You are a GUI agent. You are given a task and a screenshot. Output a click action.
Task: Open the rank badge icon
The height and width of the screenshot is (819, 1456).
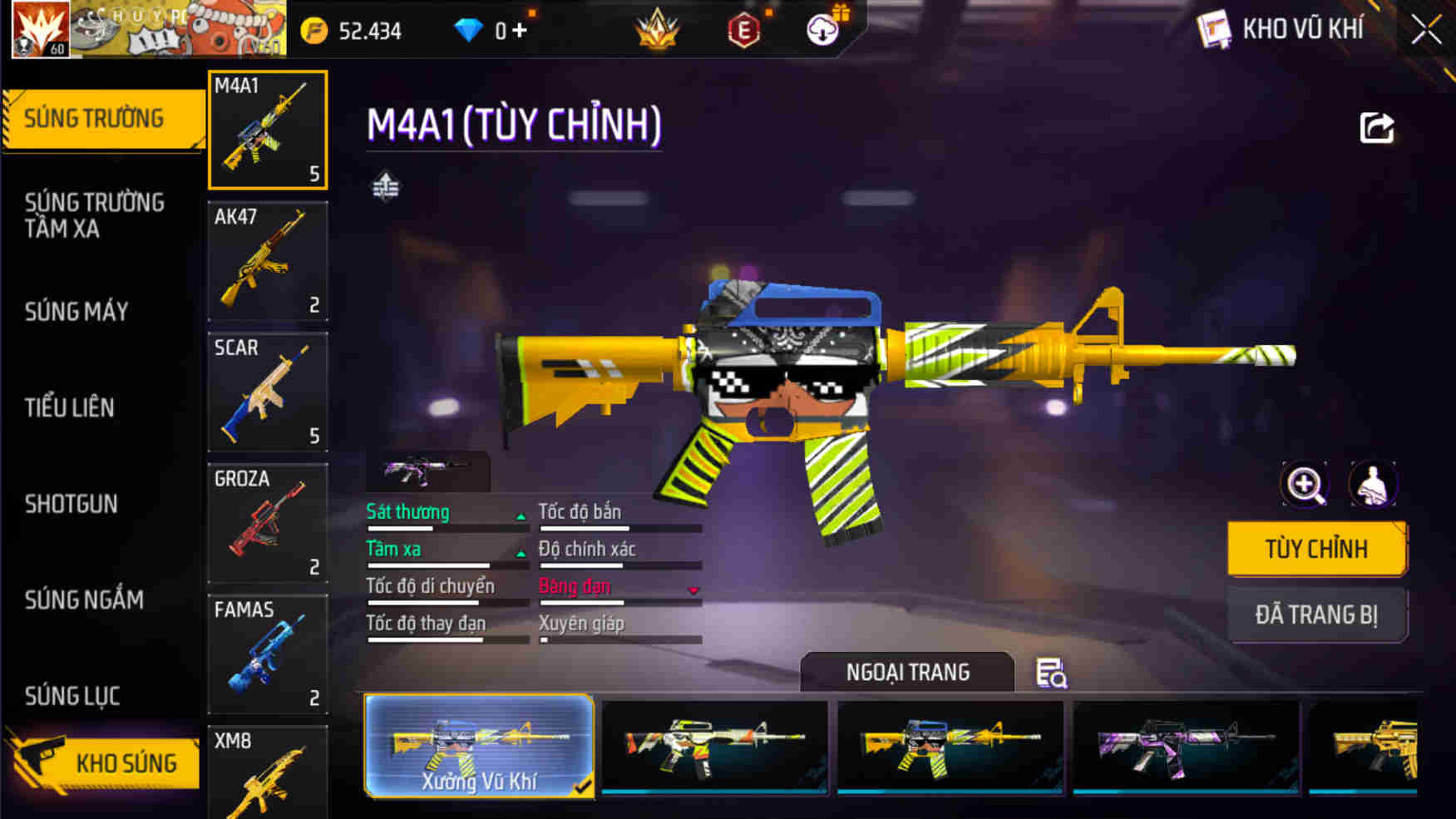(x=657, y=30)
